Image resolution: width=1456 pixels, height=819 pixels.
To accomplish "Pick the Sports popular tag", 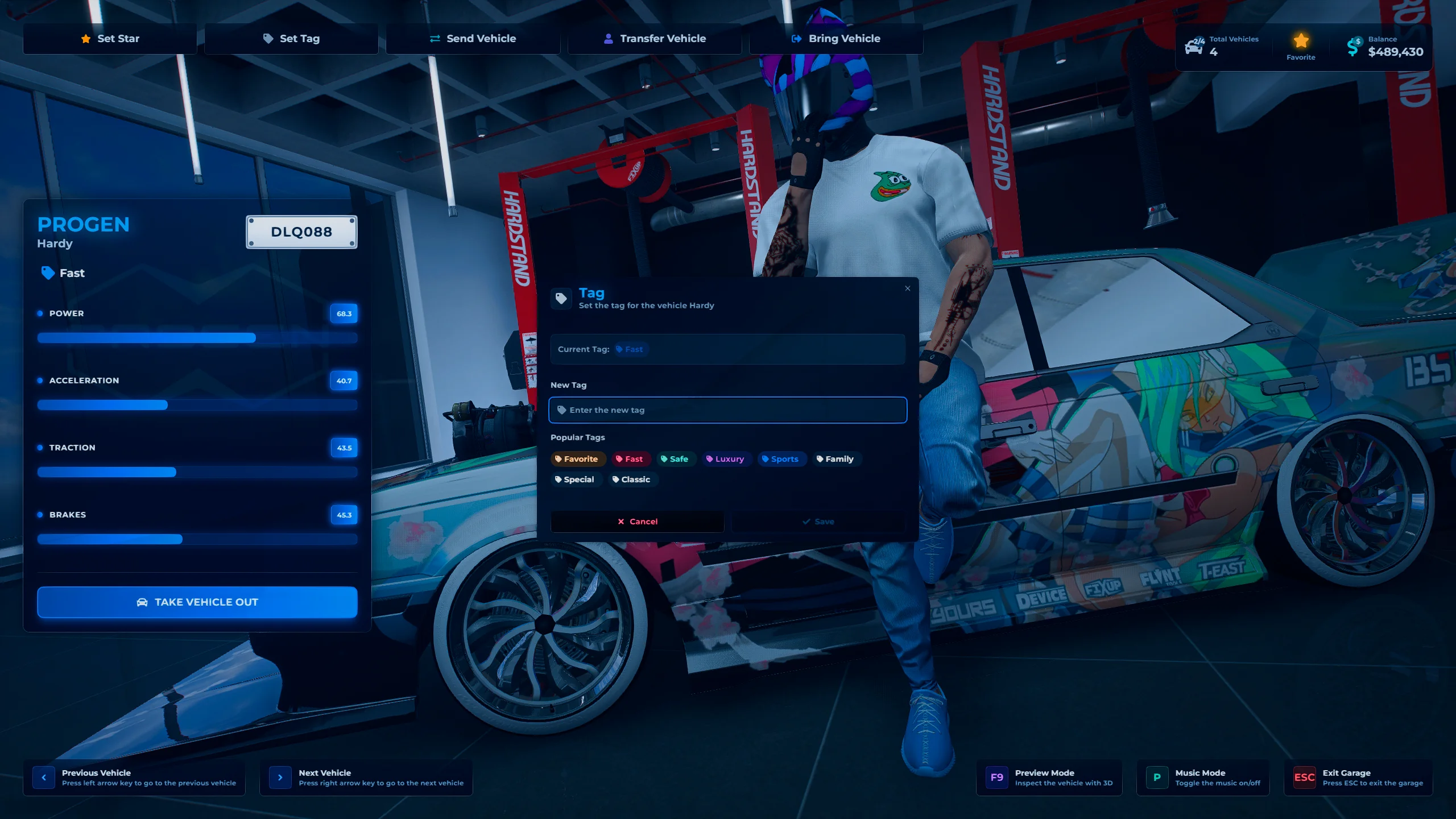I will (780, 459).
